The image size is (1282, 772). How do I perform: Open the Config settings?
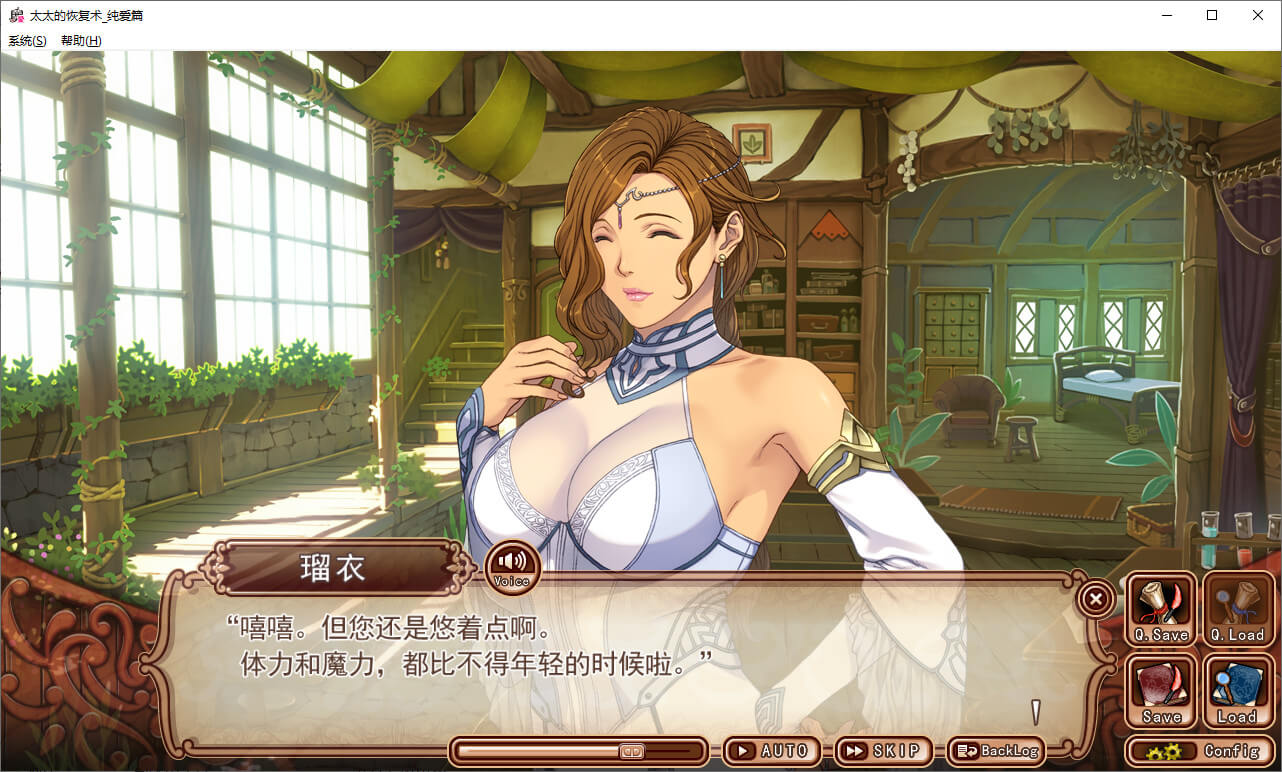pos(1203,751)
